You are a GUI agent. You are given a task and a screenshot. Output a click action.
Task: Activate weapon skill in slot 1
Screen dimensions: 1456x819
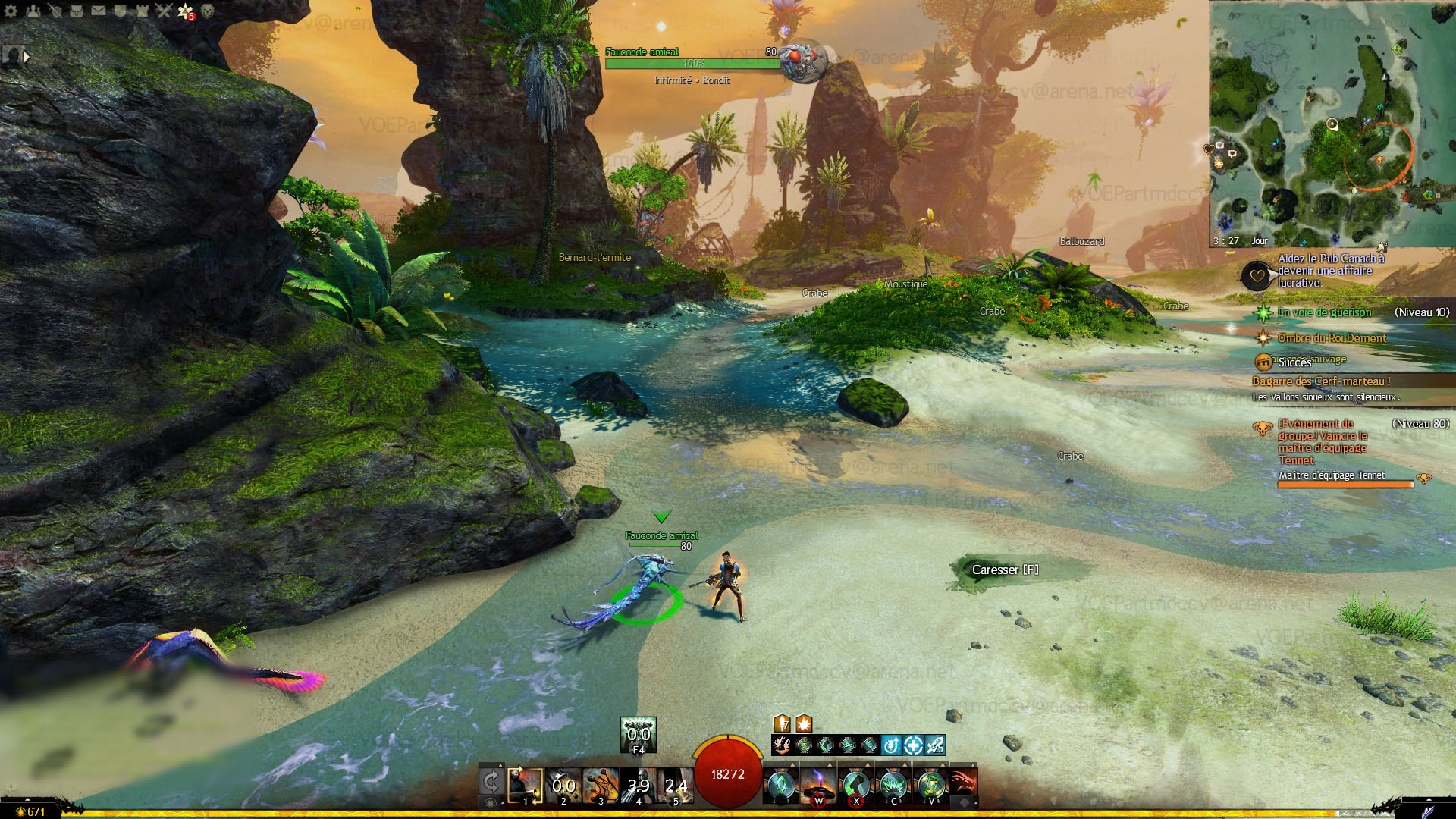click(x=525, y=786)
